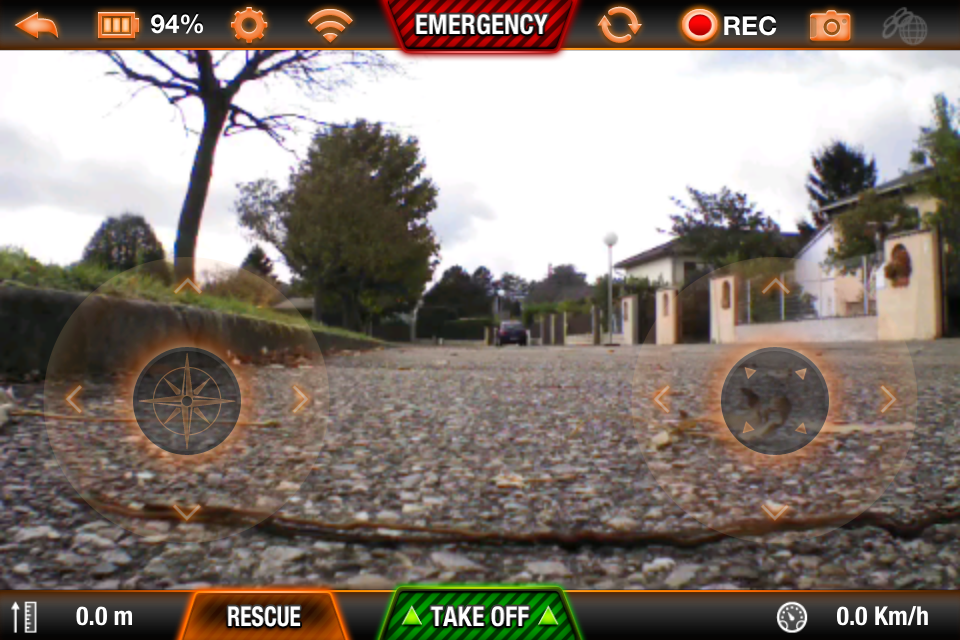Start video recording with REC
Image resolution: width=960 pixels, height=640 pixels.
729,25
